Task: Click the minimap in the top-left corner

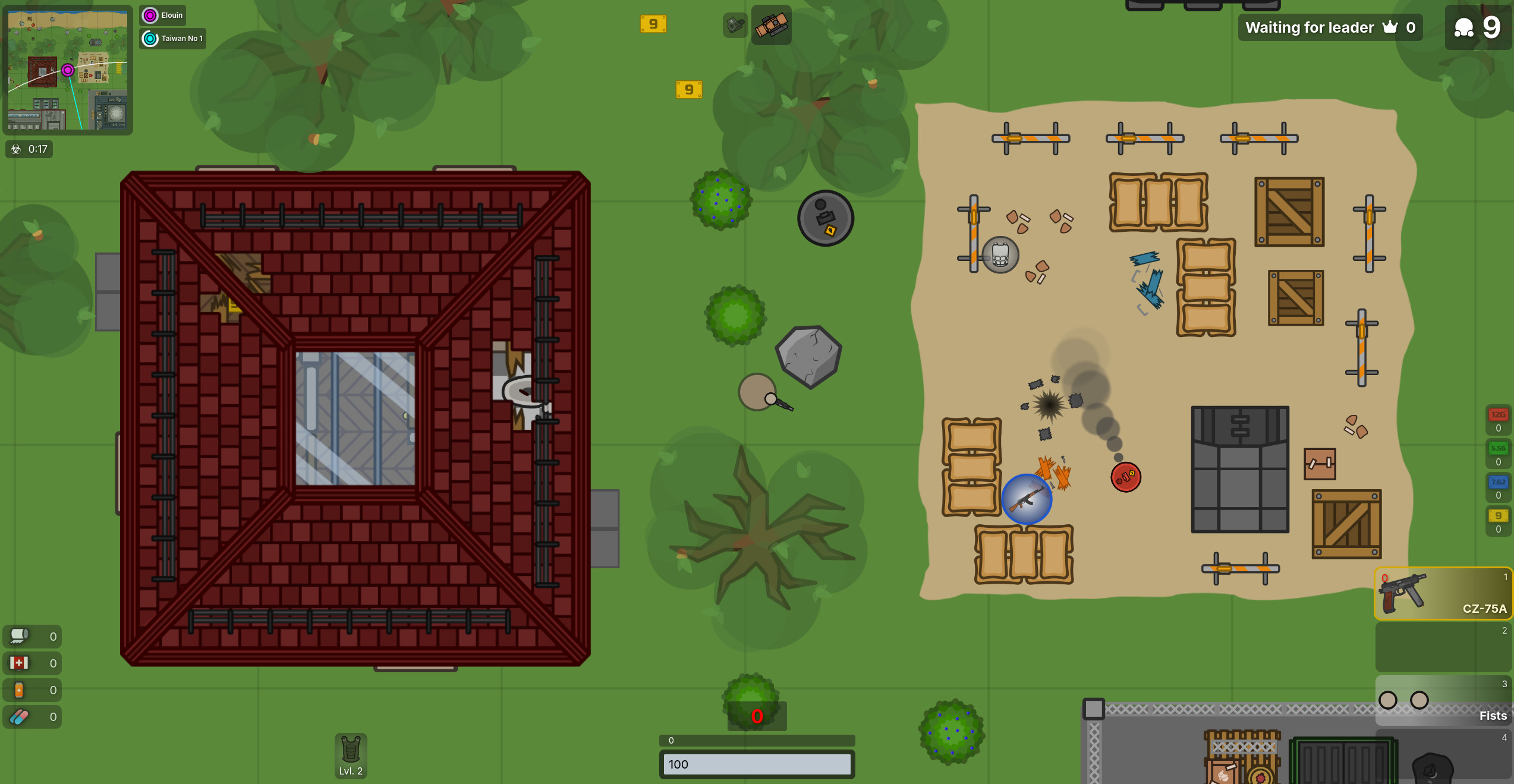Action: tap(67, 70)
